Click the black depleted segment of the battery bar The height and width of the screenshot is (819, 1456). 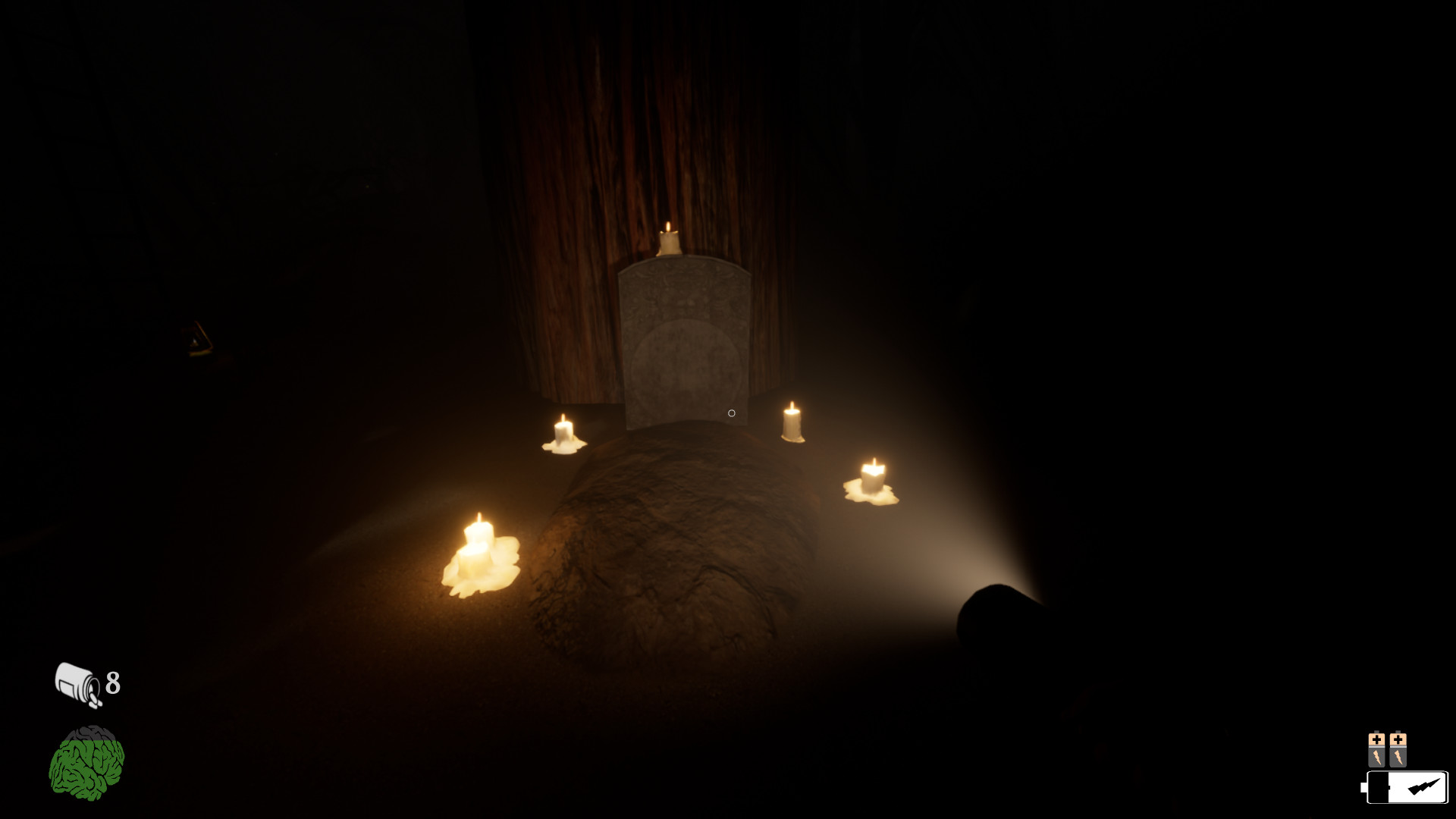[1379, 787]
